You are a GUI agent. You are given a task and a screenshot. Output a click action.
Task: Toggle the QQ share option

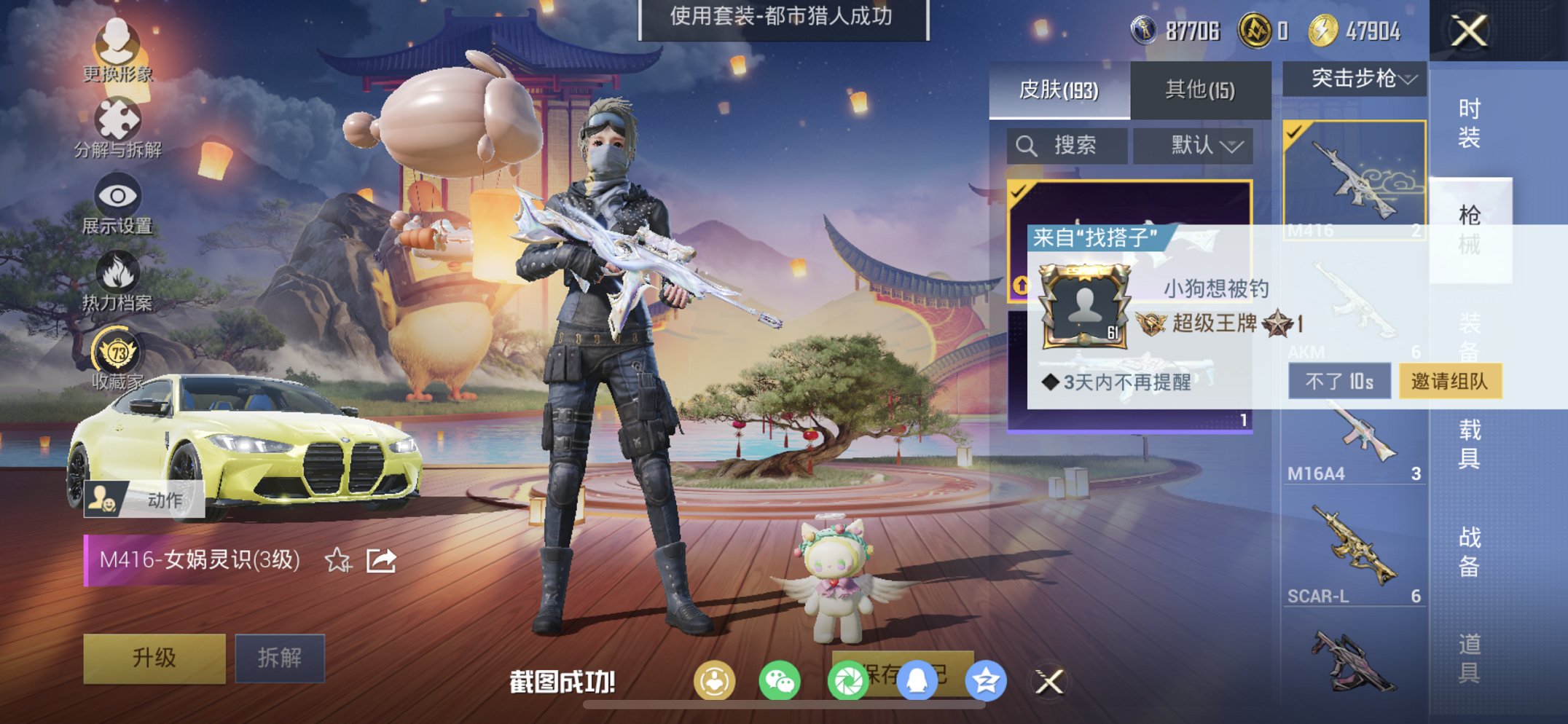tap(917, 681)
